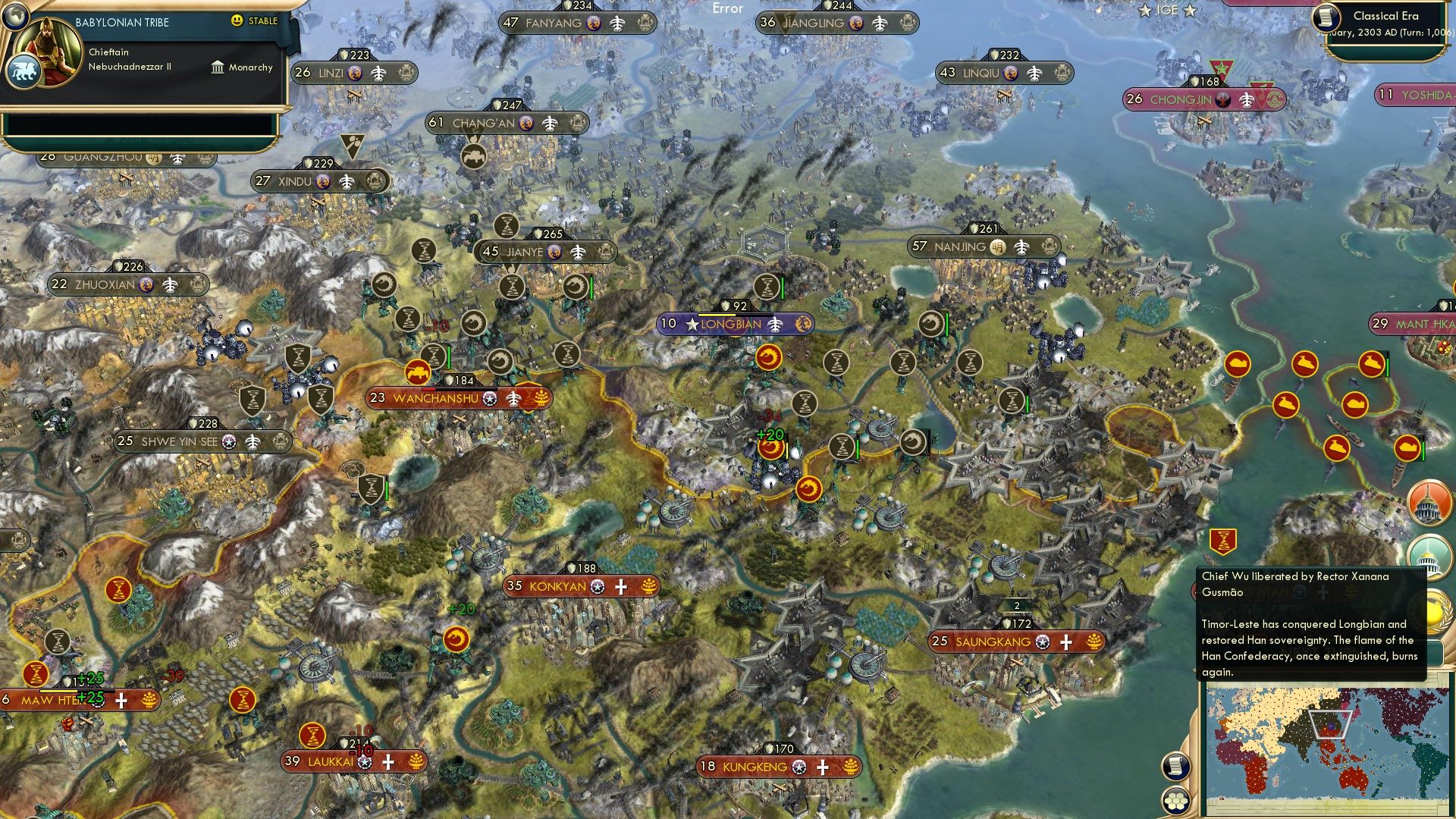
Task: Click the star icon on Longbian's banner
Action: coord(691,325)
